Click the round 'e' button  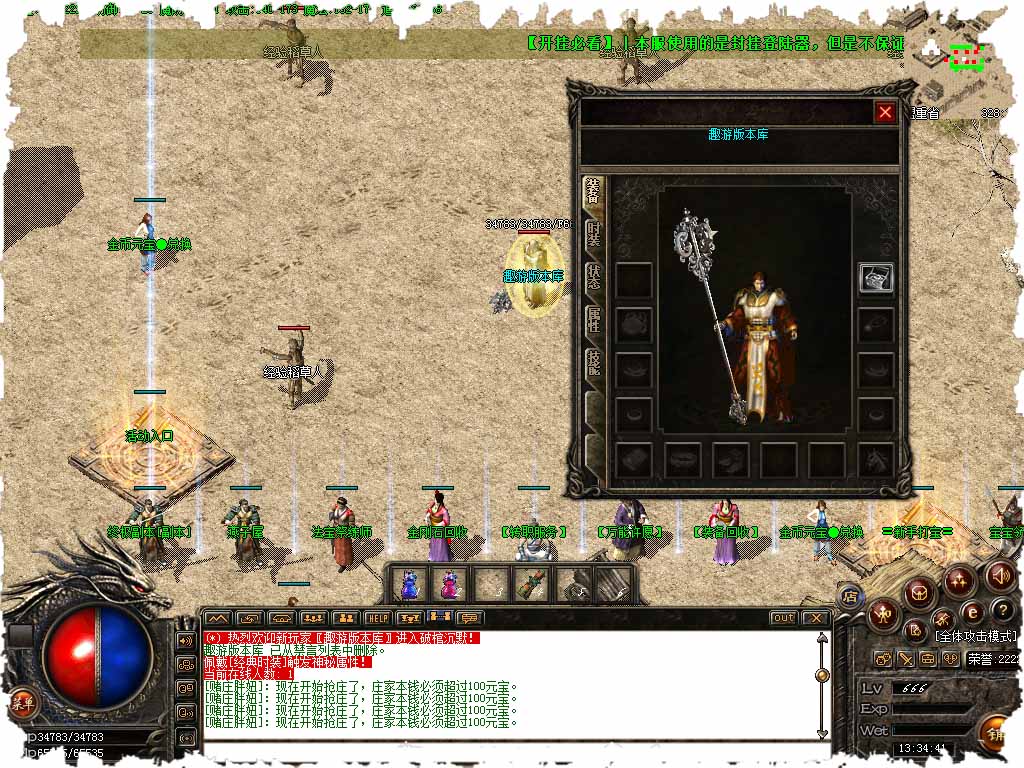point(972,613)
